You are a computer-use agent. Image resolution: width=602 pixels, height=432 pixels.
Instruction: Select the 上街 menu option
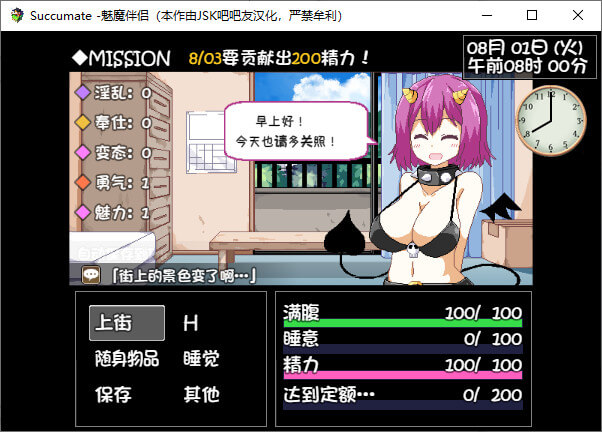[126, 323]
